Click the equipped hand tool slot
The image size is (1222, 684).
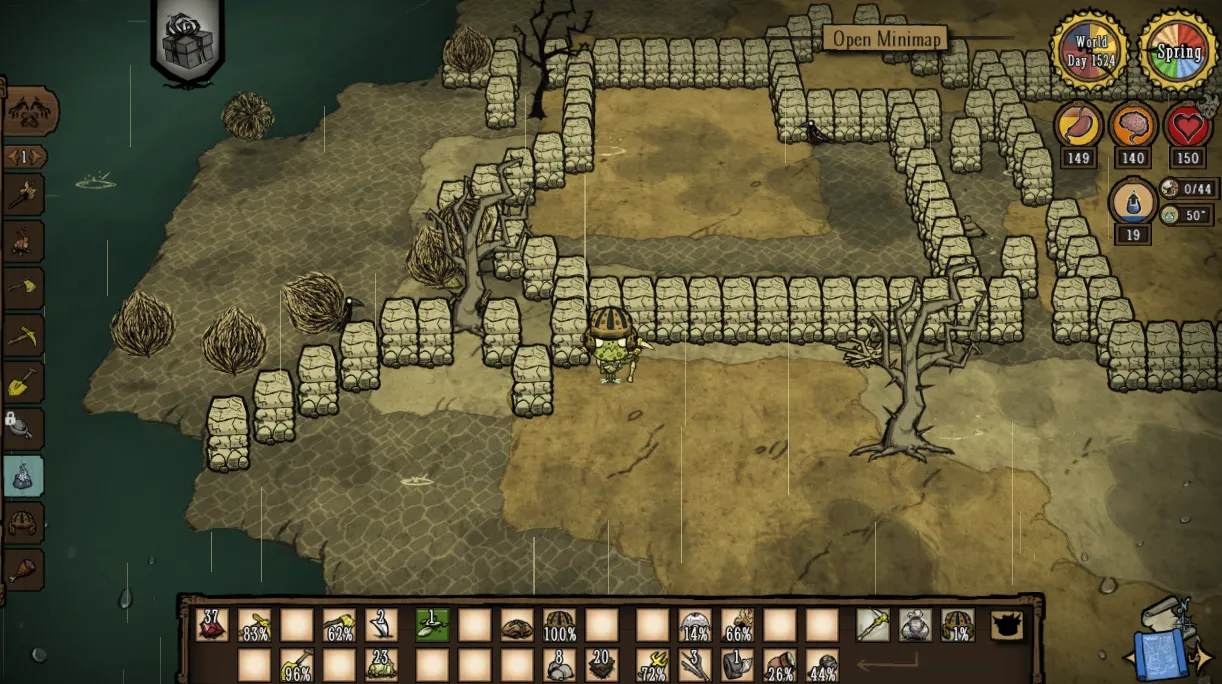point(873,625)
